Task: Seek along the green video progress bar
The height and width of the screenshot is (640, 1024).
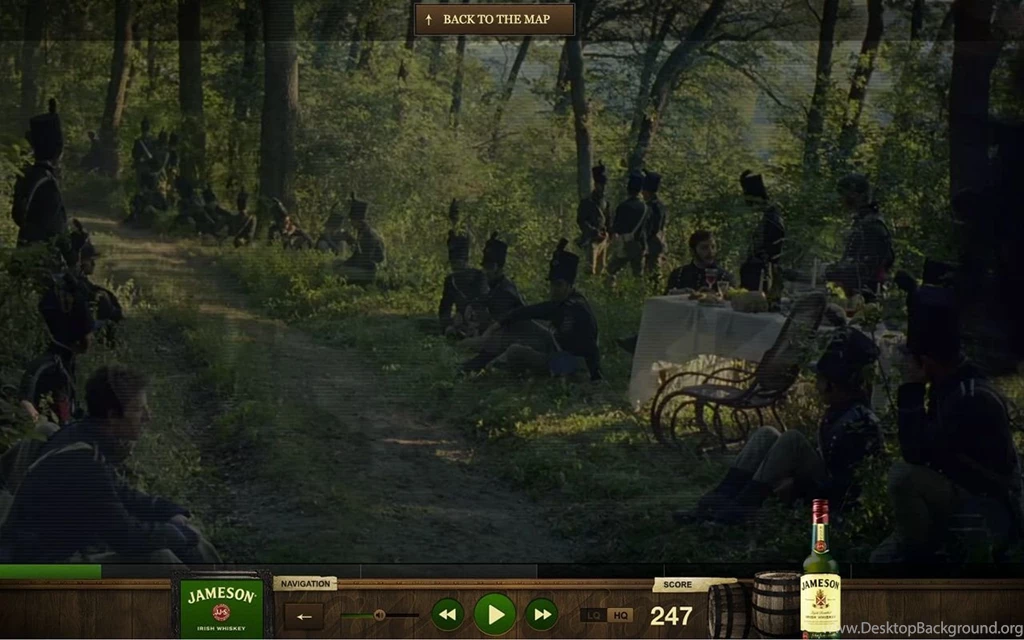Action: click(x=300, y=571)
